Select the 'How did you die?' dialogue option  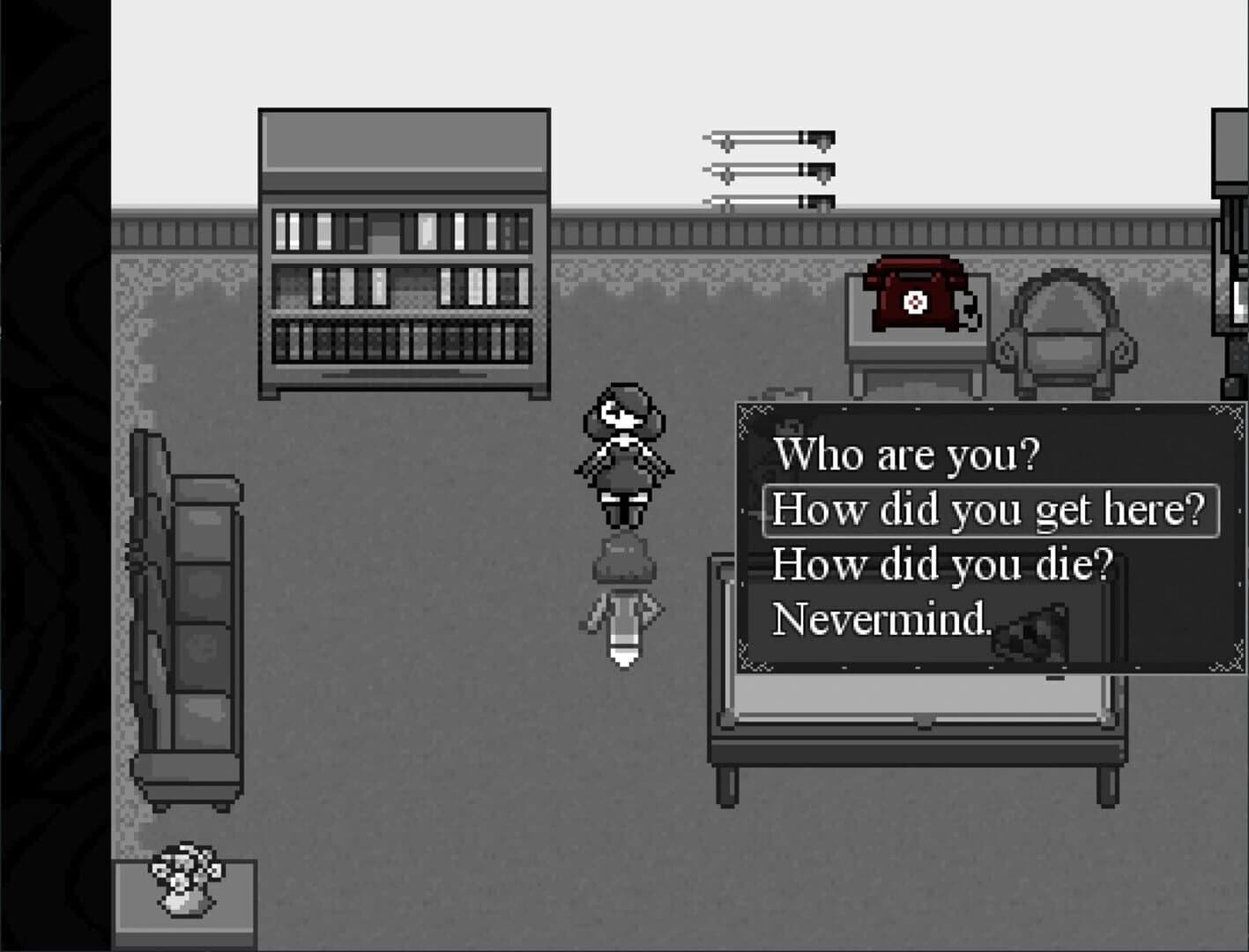(x=943, y=564)
